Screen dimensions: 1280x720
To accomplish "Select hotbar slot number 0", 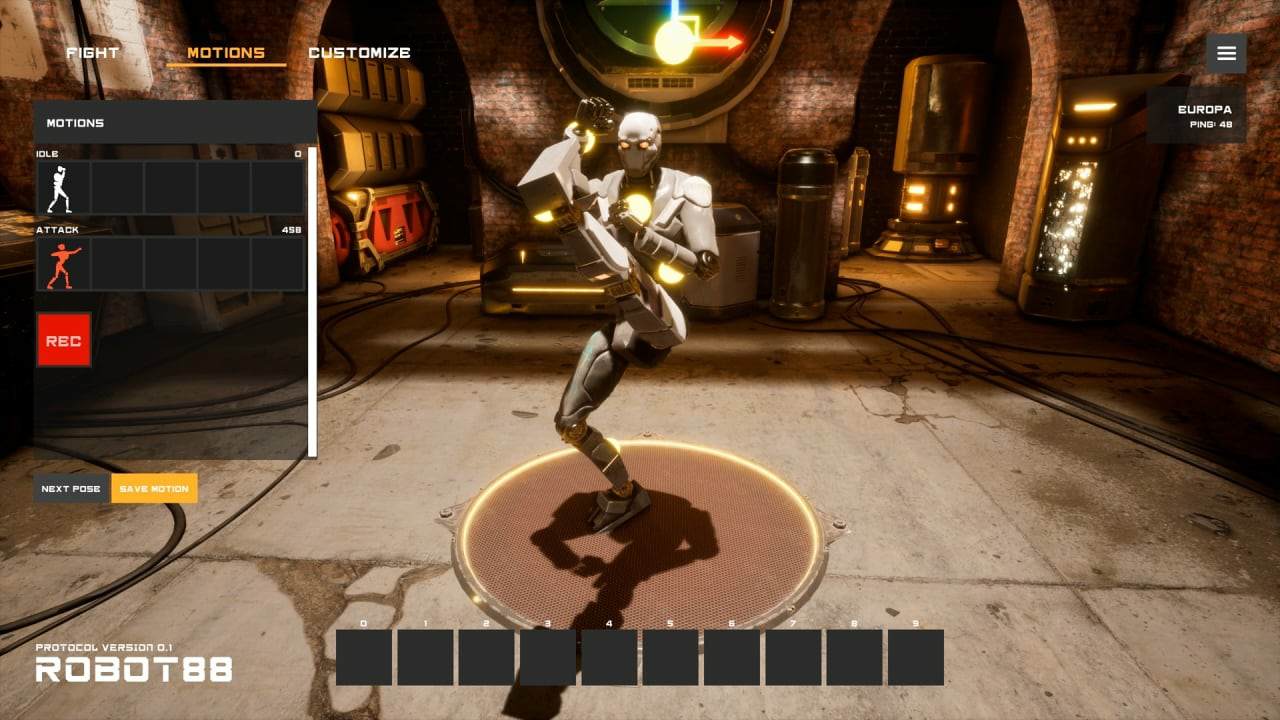I will [x=364, y=657].
